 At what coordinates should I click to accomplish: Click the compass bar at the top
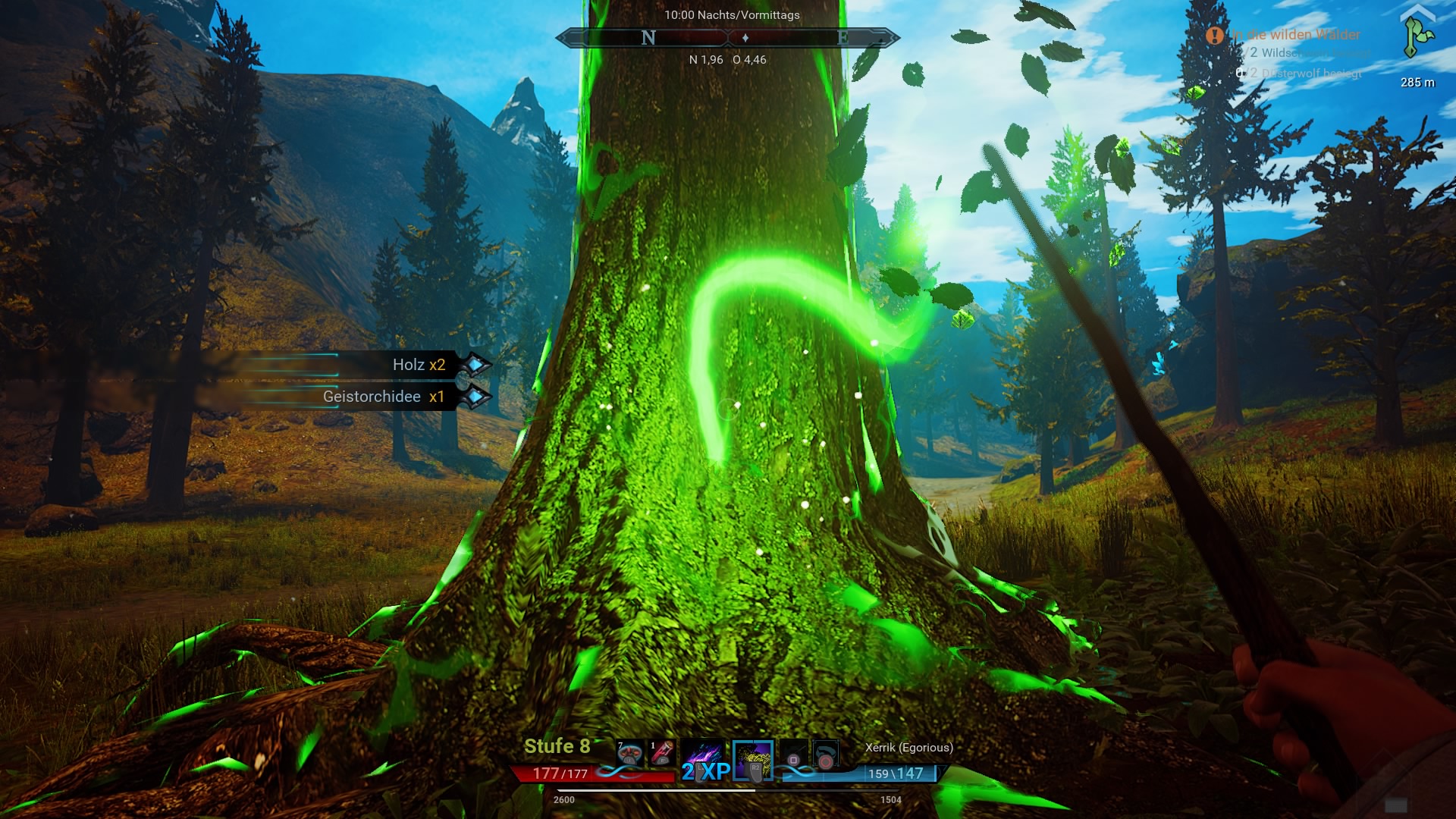[x=728, y=38]
